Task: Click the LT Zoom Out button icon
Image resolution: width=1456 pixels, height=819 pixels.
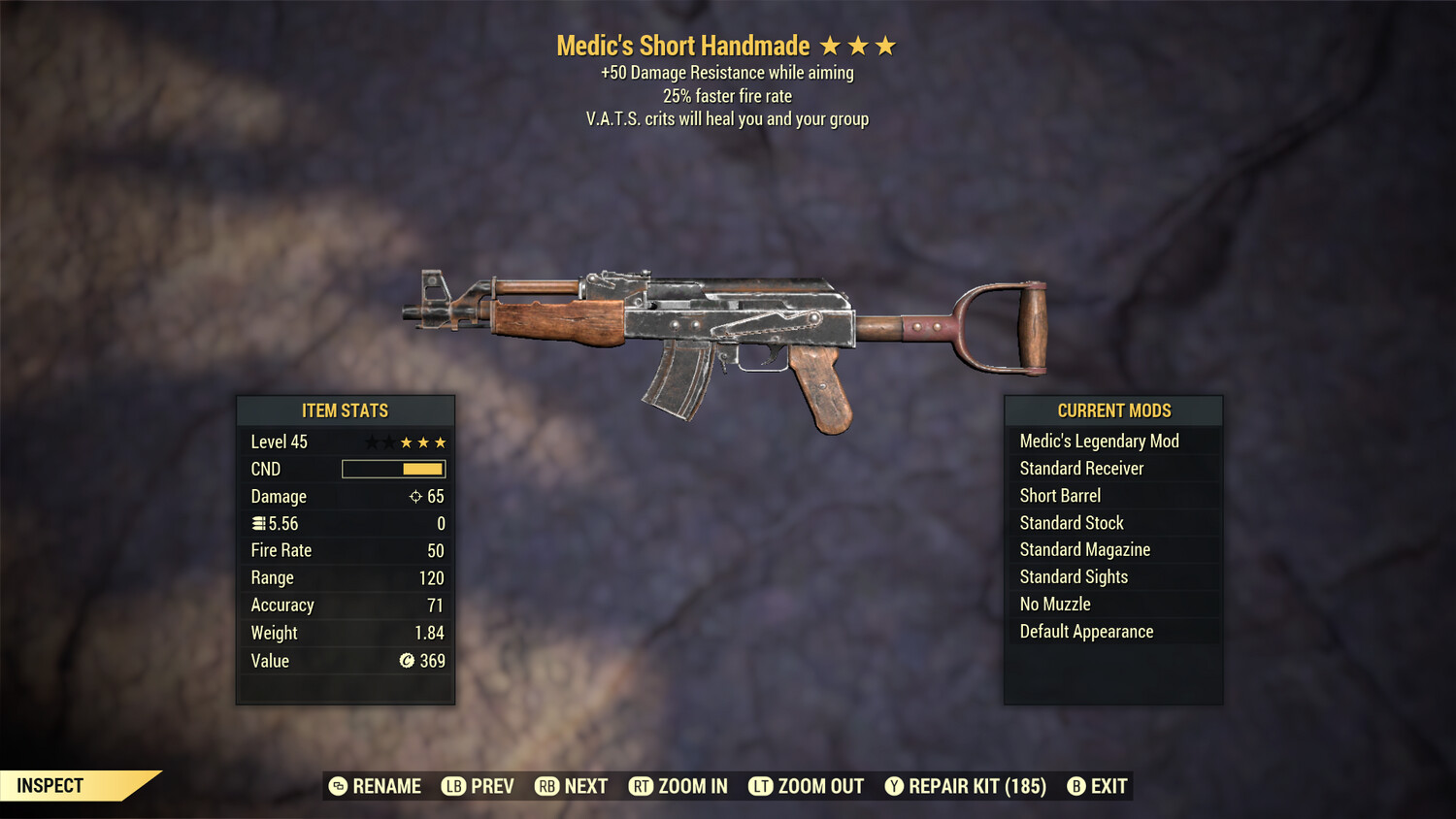Action: pos(763,786)
